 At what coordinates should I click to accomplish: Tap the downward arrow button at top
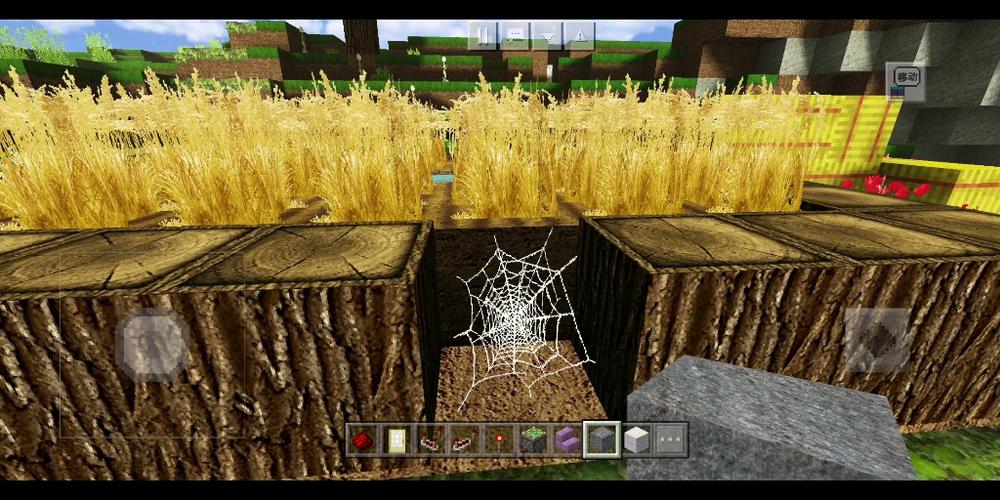(547, 36)
